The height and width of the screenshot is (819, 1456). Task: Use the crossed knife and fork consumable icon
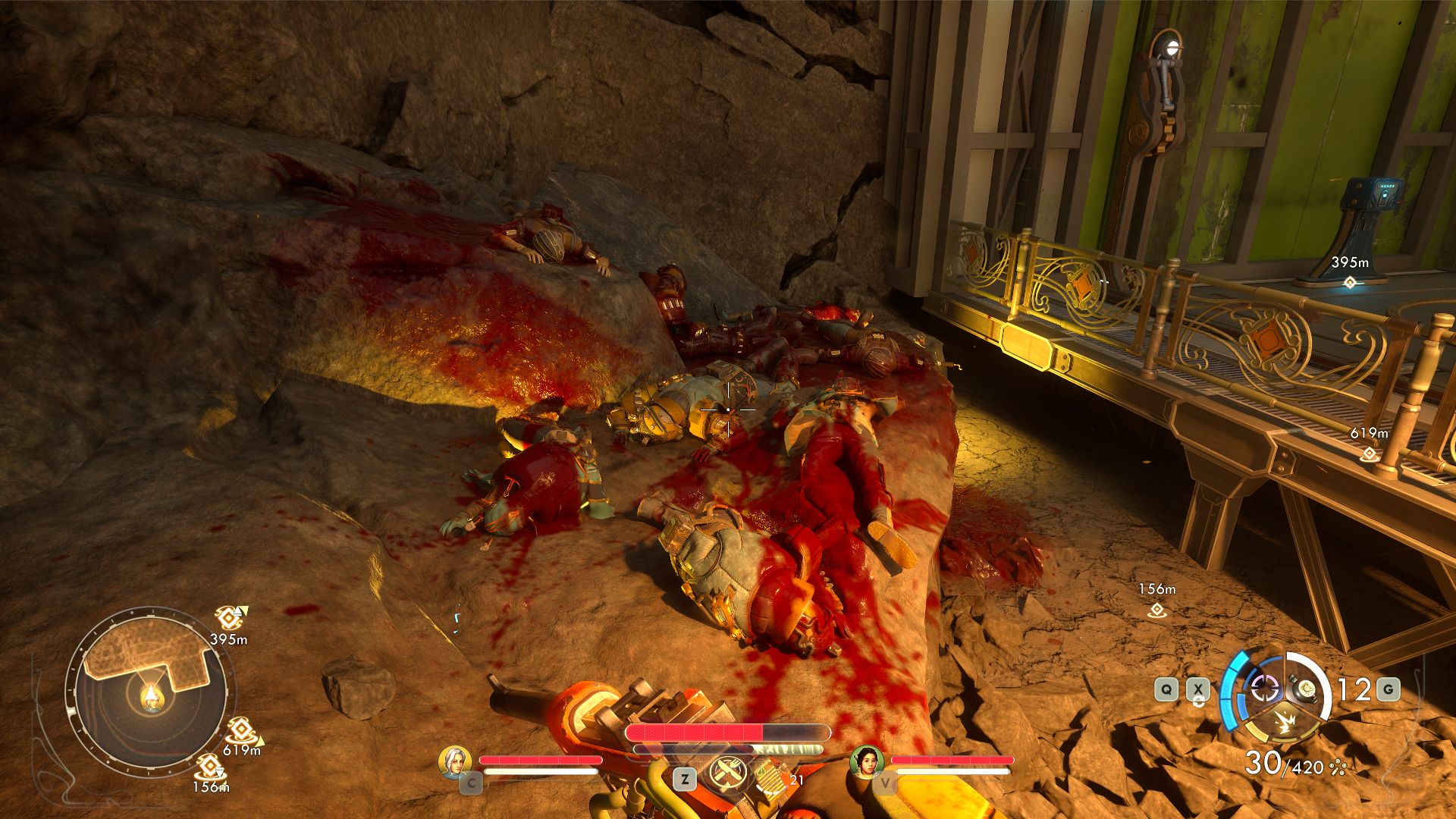[x=729, y=773]
